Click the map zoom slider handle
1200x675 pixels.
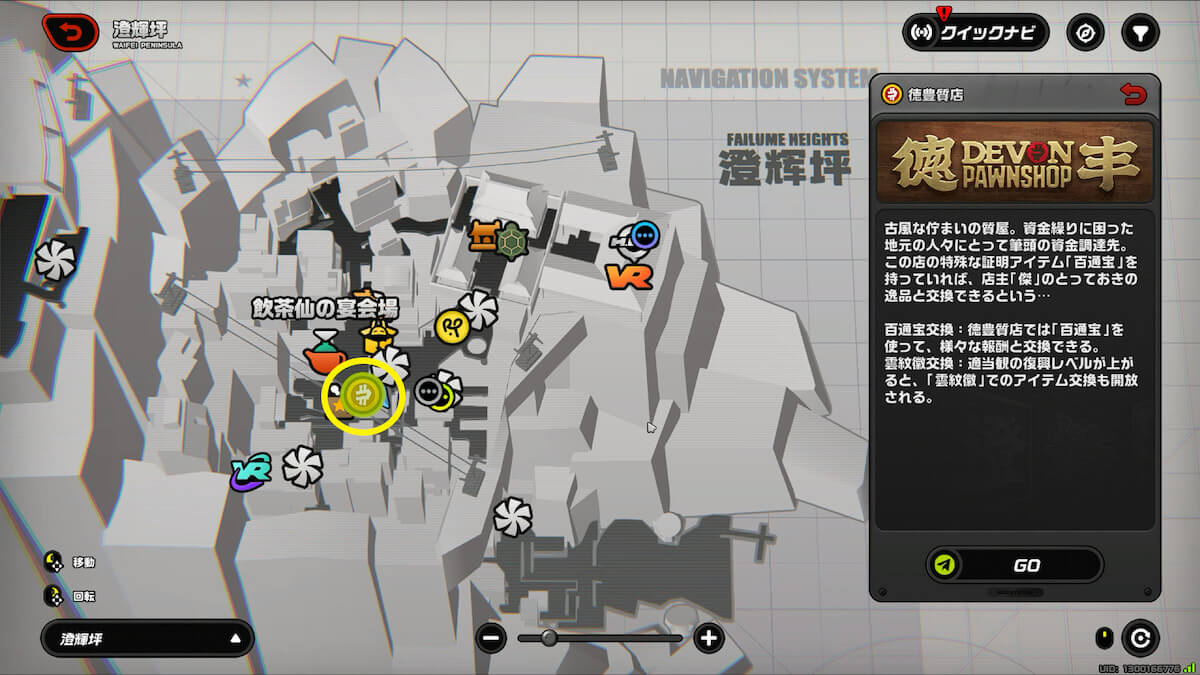(x=549, y=638)
